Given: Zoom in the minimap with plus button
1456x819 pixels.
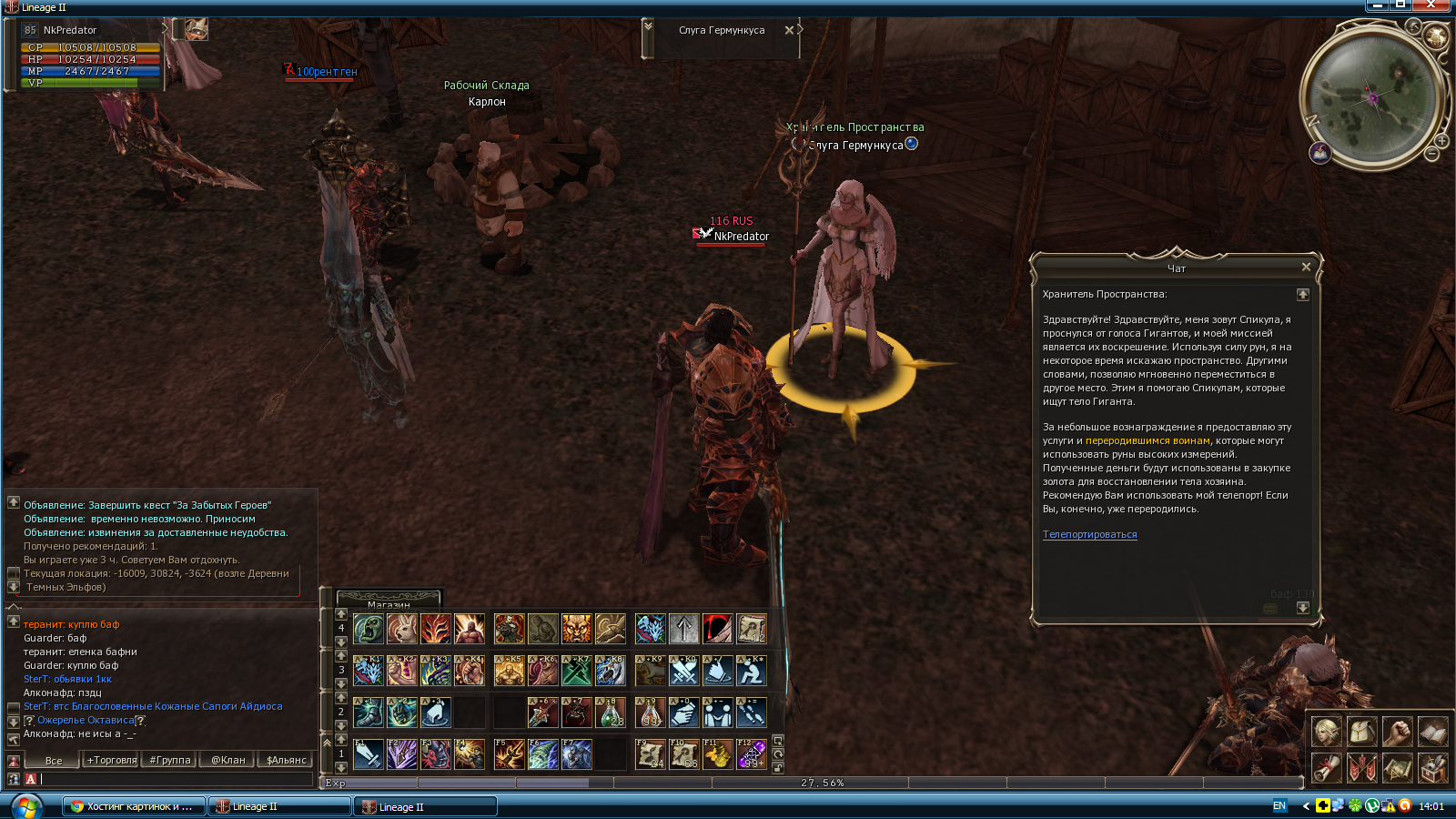Looking at the screenshot, I should point(1441,141).
